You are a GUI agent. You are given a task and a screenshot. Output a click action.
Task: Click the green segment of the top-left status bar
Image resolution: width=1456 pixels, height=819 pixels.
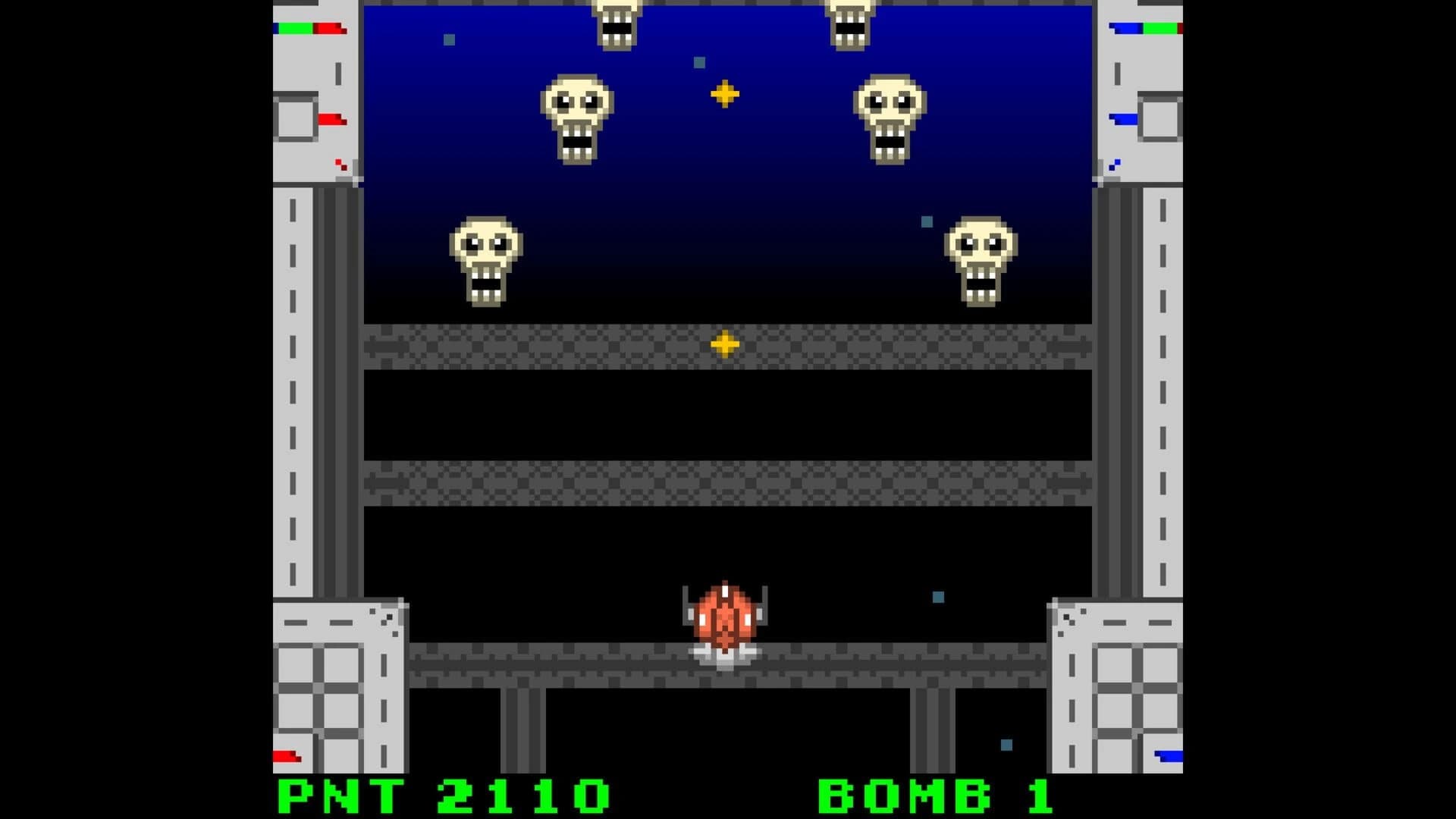[x=296, y=28]
